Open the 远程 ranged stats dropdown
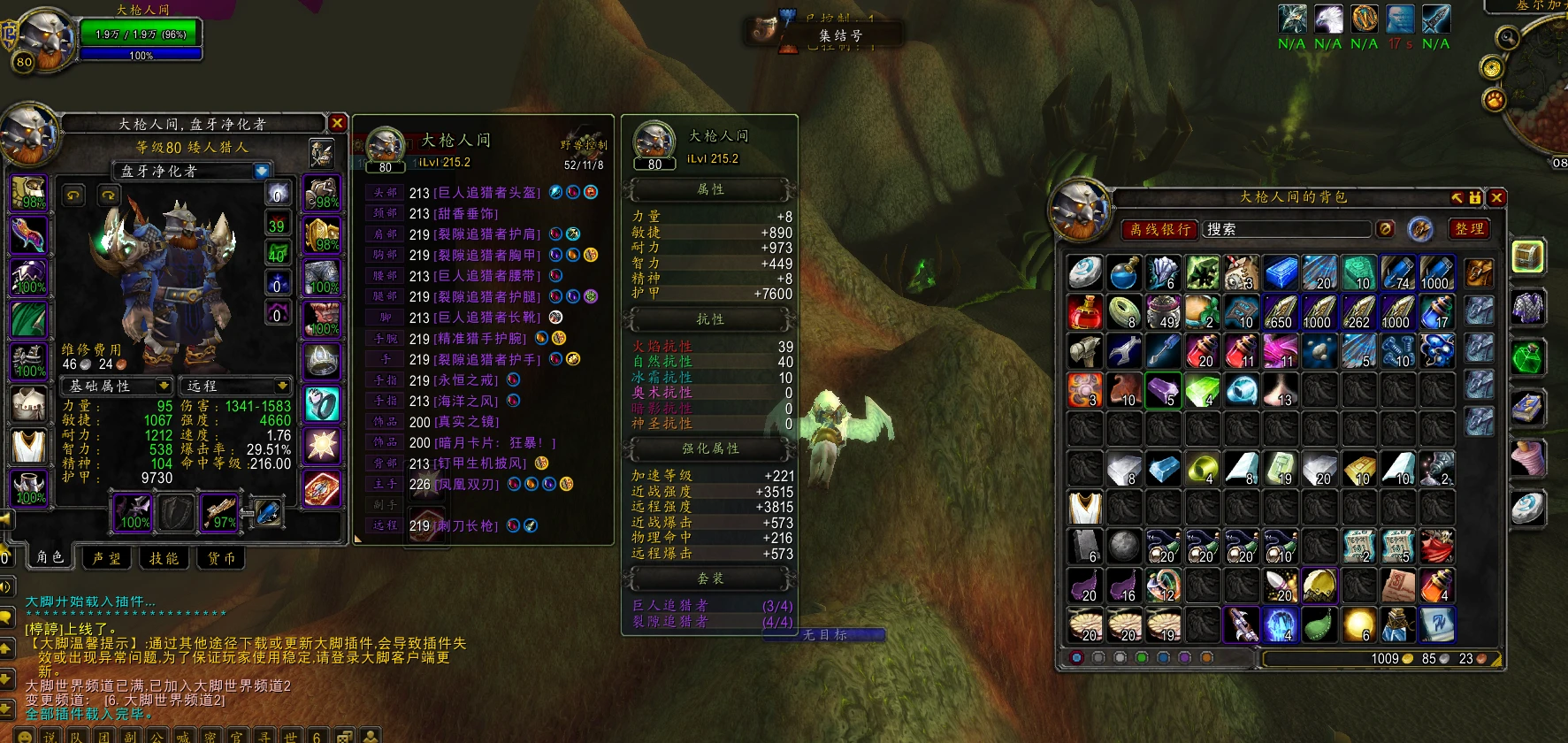This screenshot has width=1568, height=743. [282, 386]
